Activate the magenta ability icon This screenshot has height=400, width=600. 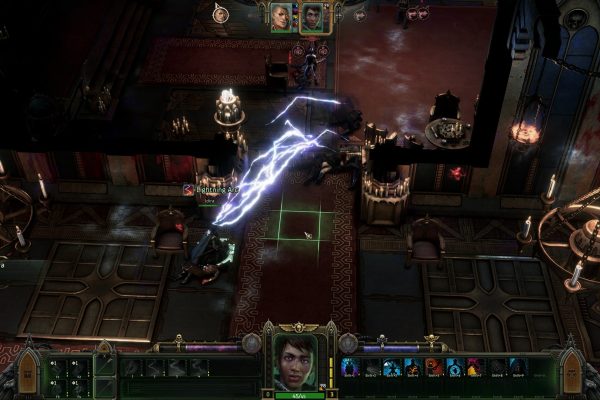tap(474, 367)
